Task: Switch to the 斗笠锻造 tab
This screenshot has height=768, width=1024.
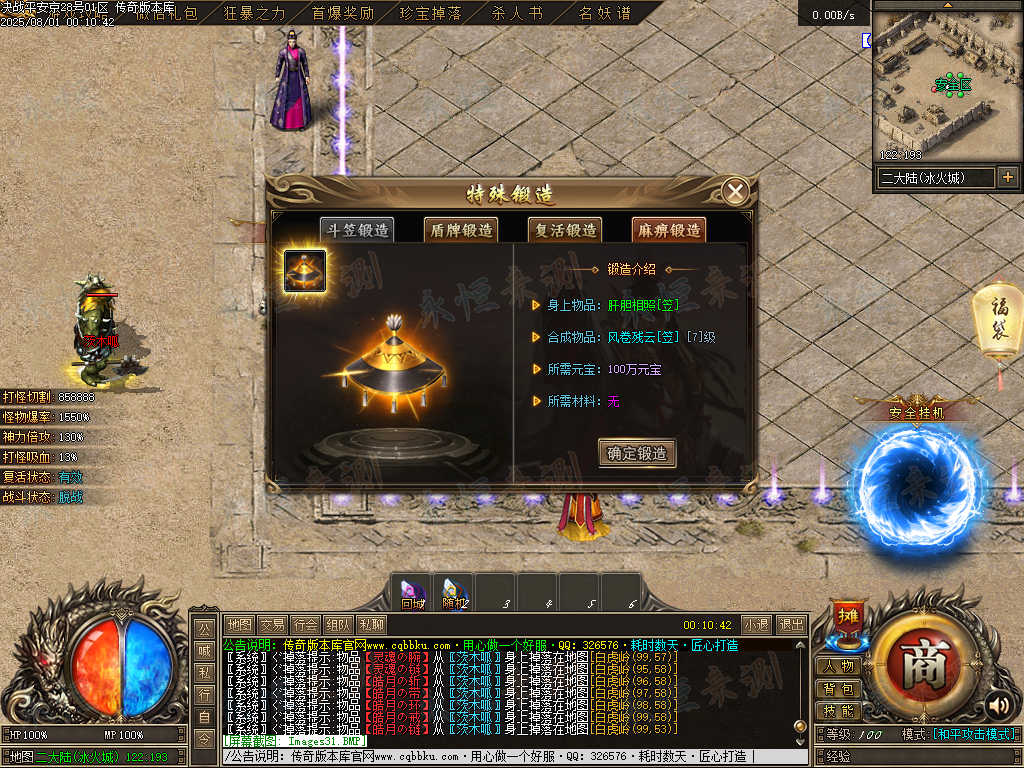Action: (x=357, y=230)
